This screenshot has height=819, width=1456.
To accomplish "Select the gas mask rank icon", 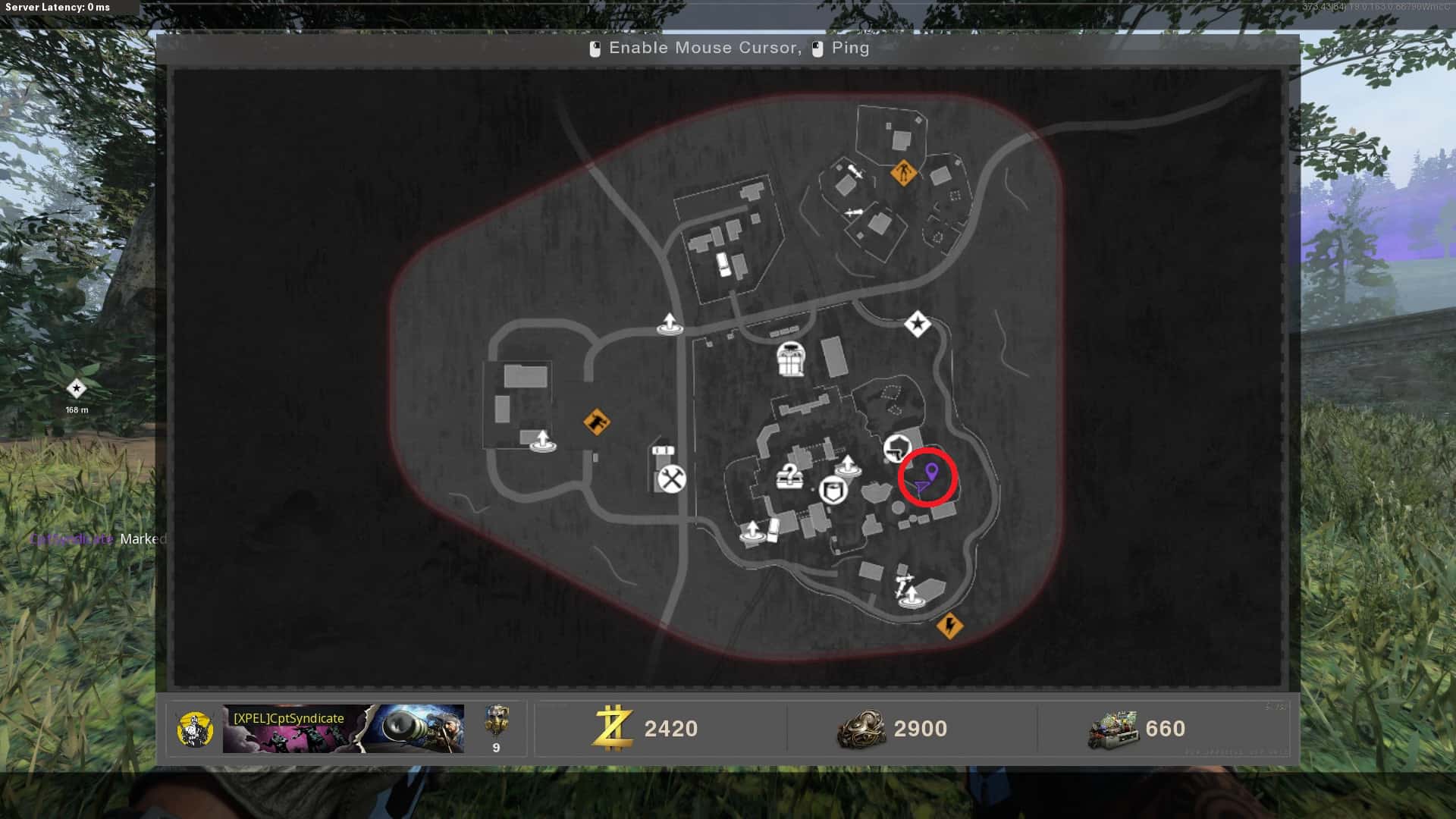I will pyautogui.click(x=496, y=721).
